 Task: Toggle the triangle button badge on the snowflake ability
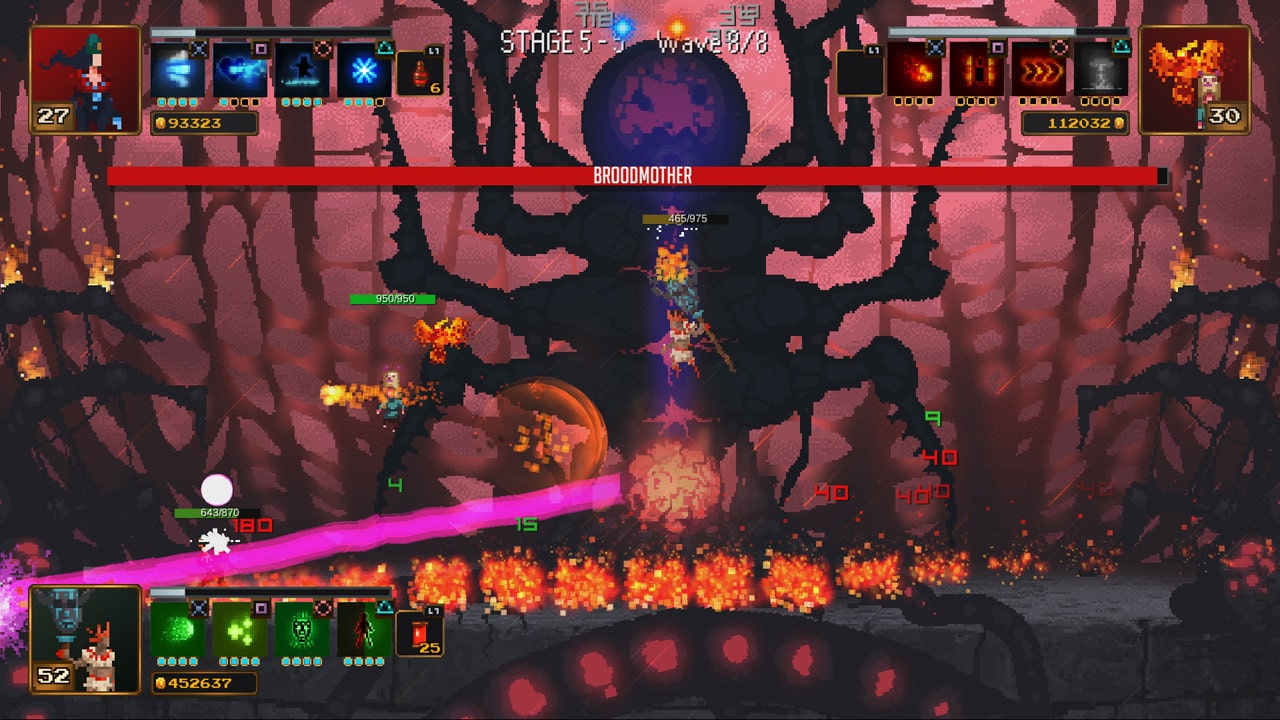point(385,49)
